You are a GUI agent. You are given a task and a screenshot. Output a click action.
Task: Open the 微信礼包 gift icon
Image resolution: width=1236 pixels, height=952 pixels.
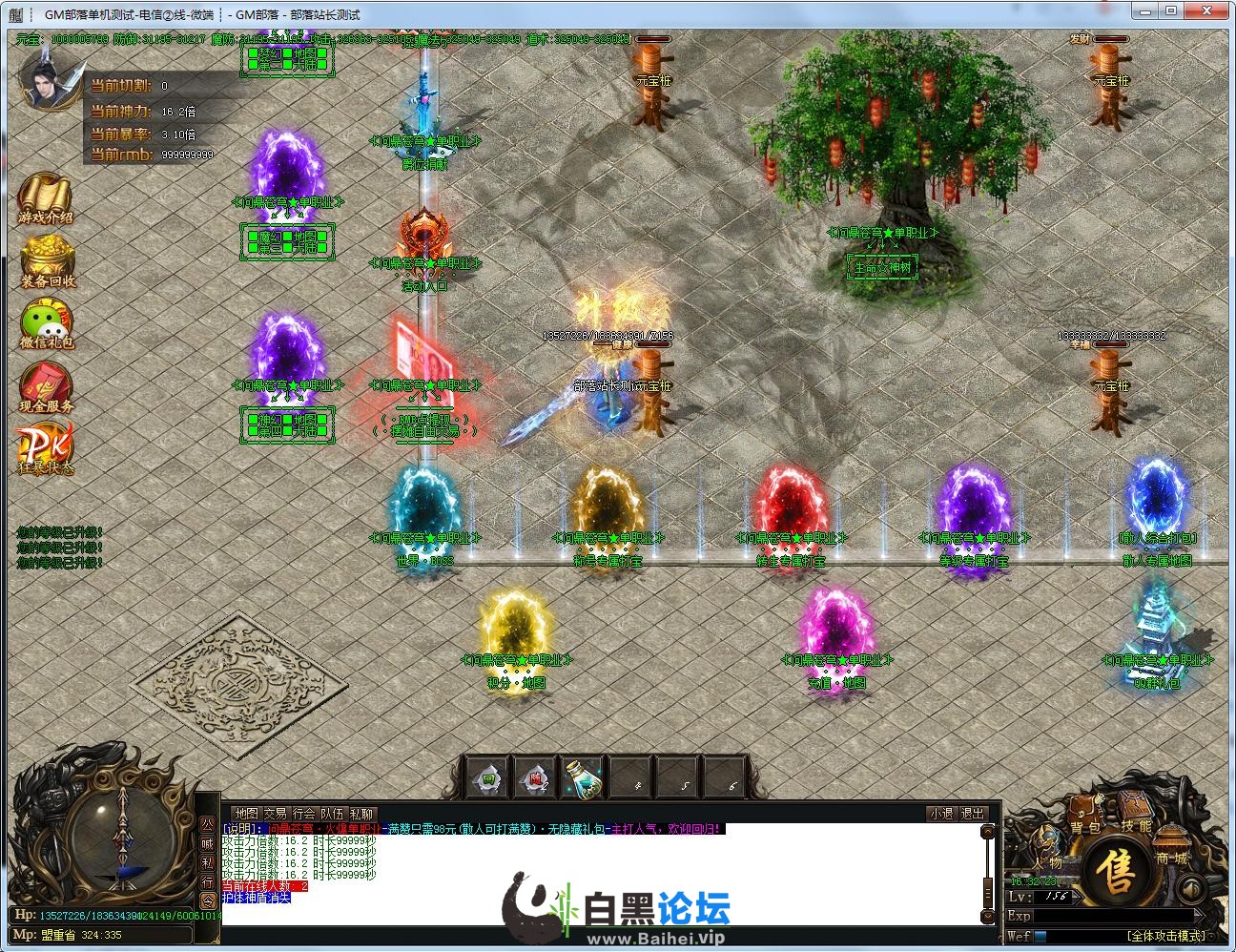pos(48,322)
